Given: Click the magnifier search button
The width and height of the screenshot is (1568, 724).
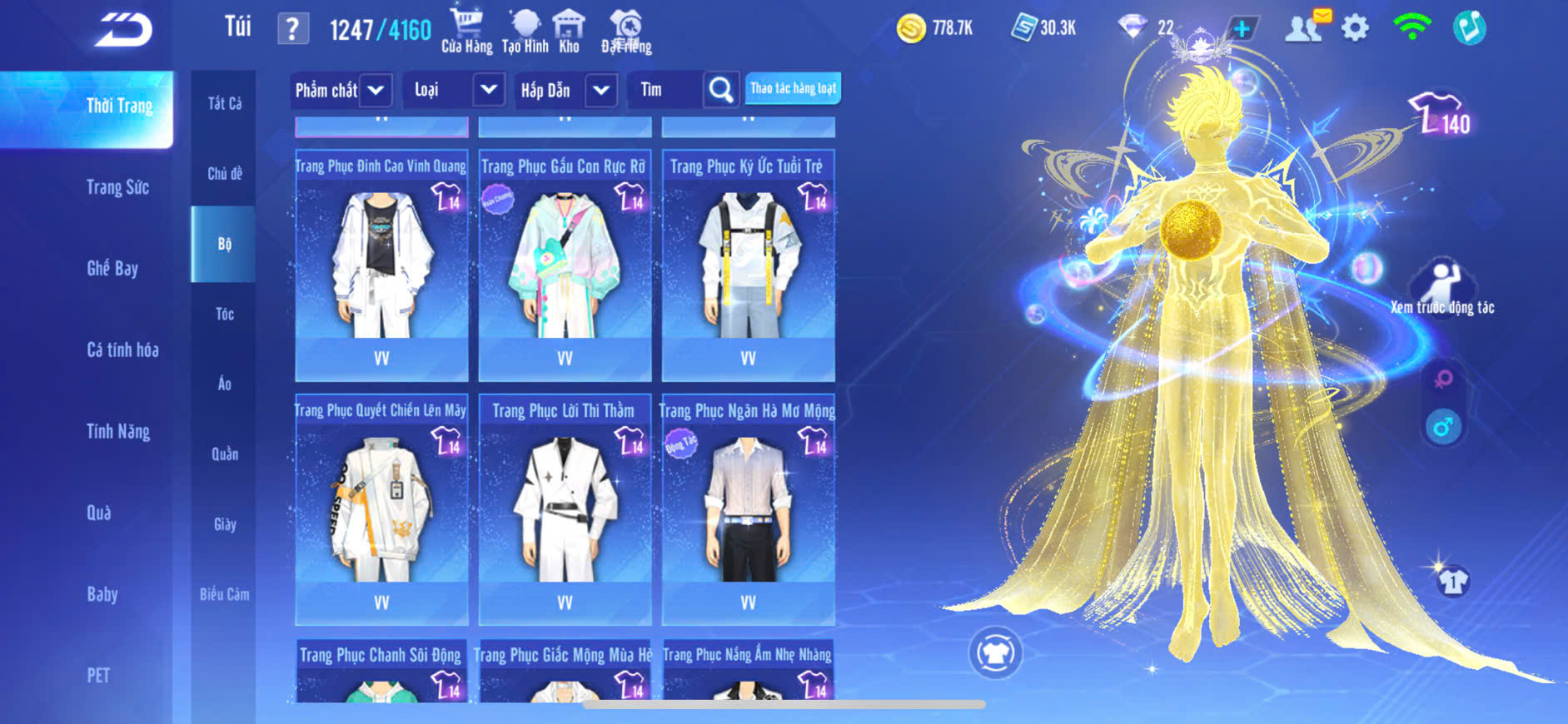Looking at the screenshot, I should pos(721,90).
